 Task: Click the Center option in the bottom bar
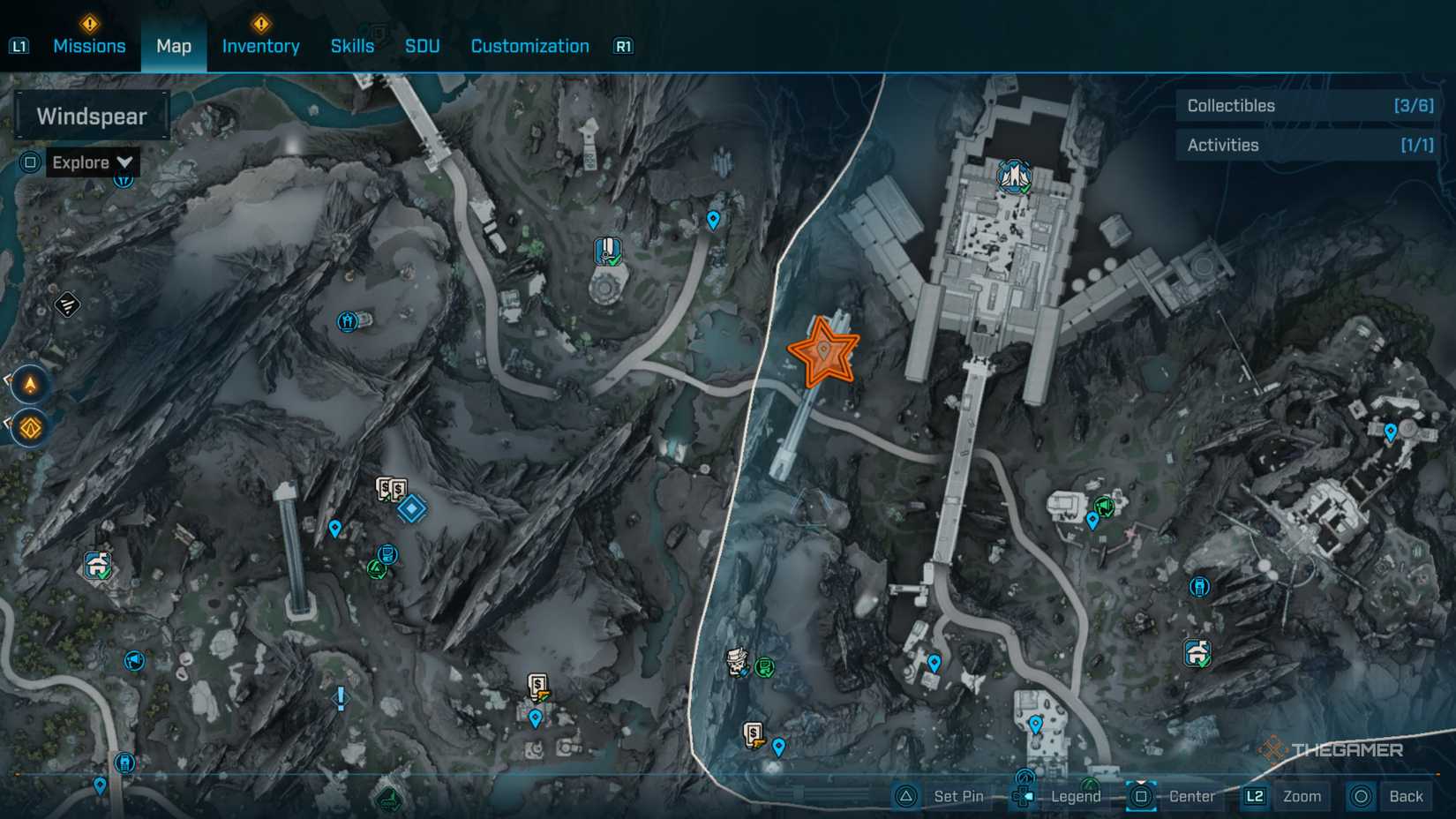tap(1190, 796)
